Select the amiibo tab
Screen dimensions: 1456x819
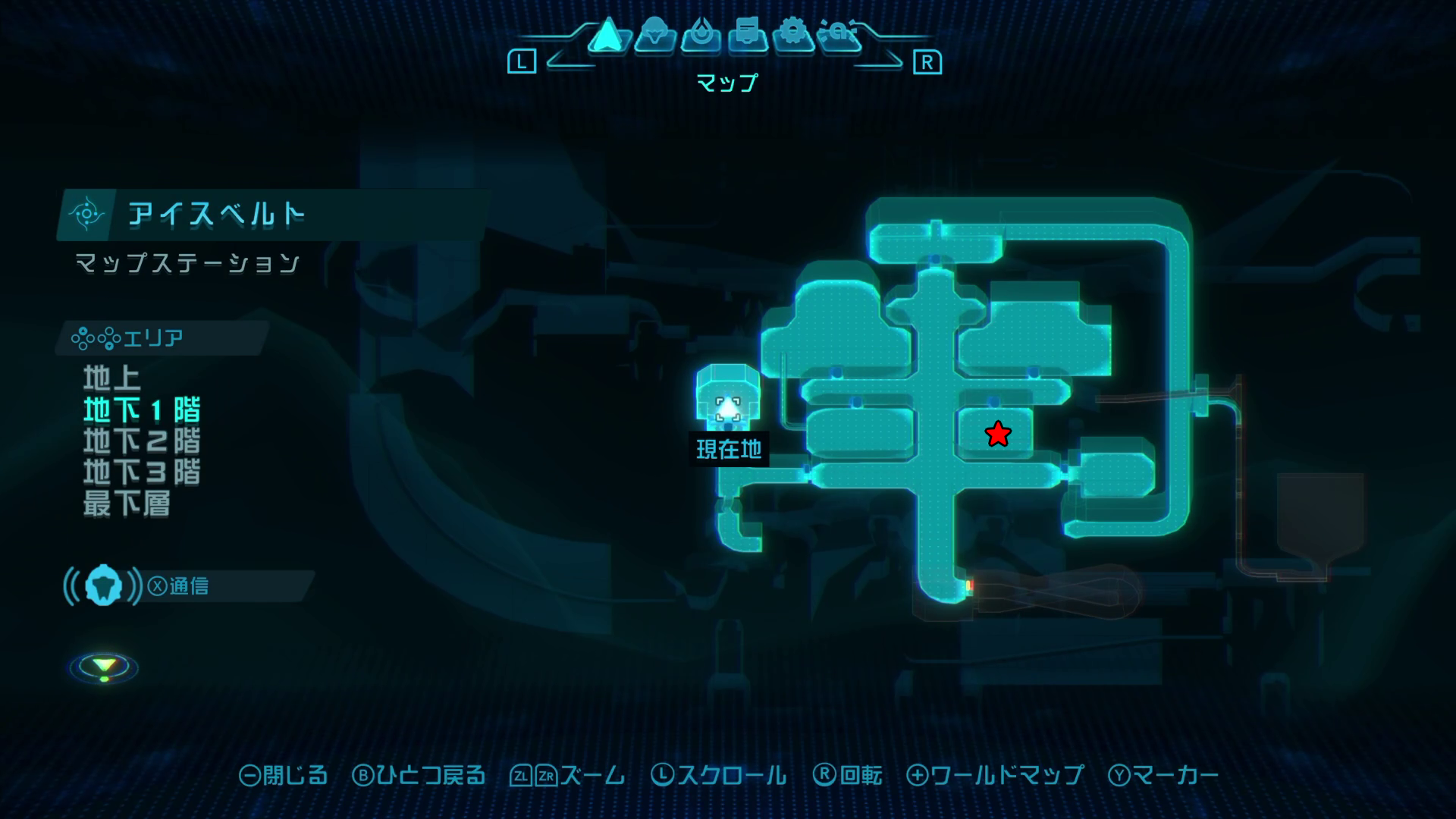pyautogui.click(x=839, y=36)
